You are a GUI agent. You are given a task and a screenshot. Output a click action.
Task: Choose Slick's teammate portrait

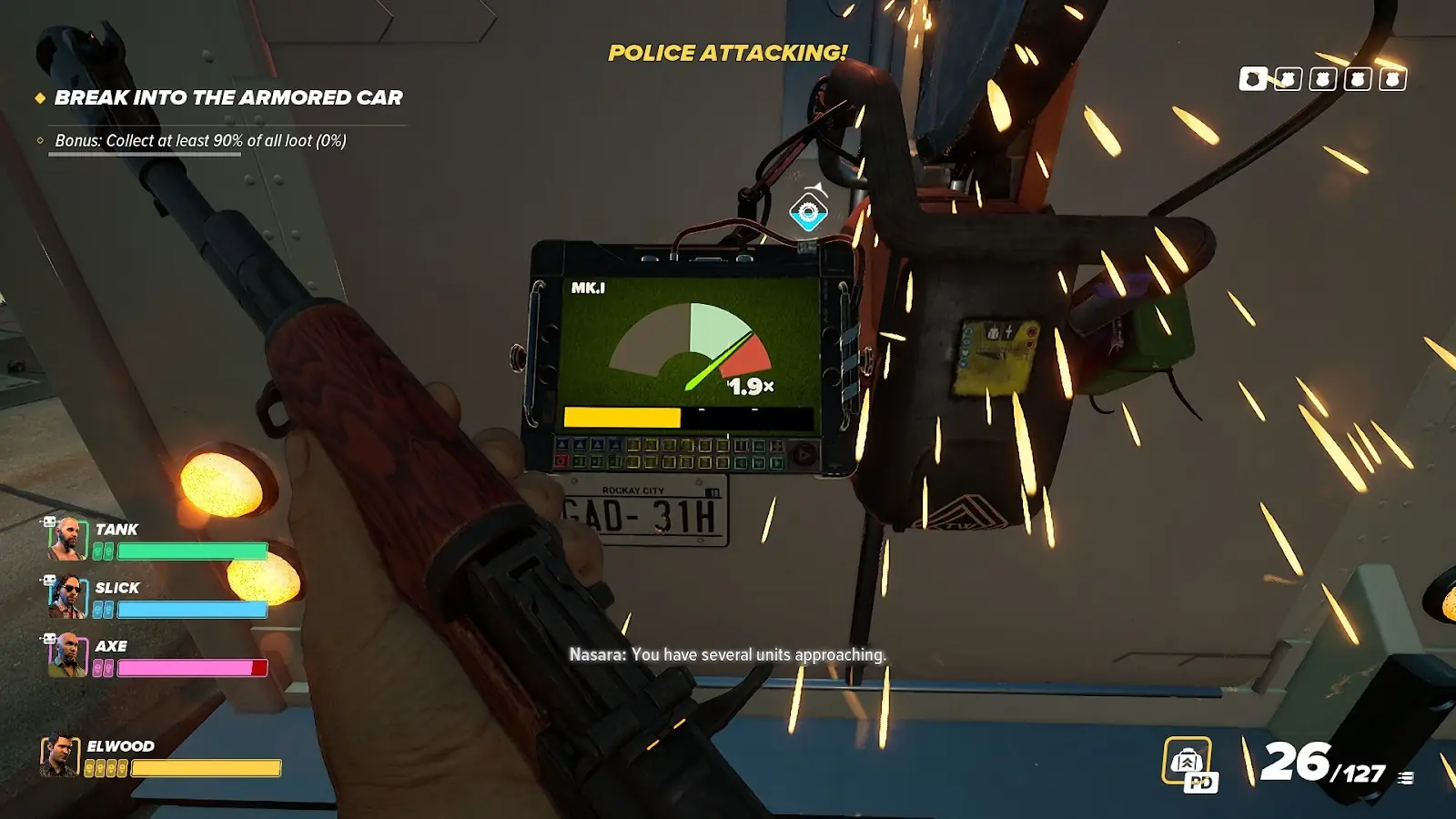point(67,597)
